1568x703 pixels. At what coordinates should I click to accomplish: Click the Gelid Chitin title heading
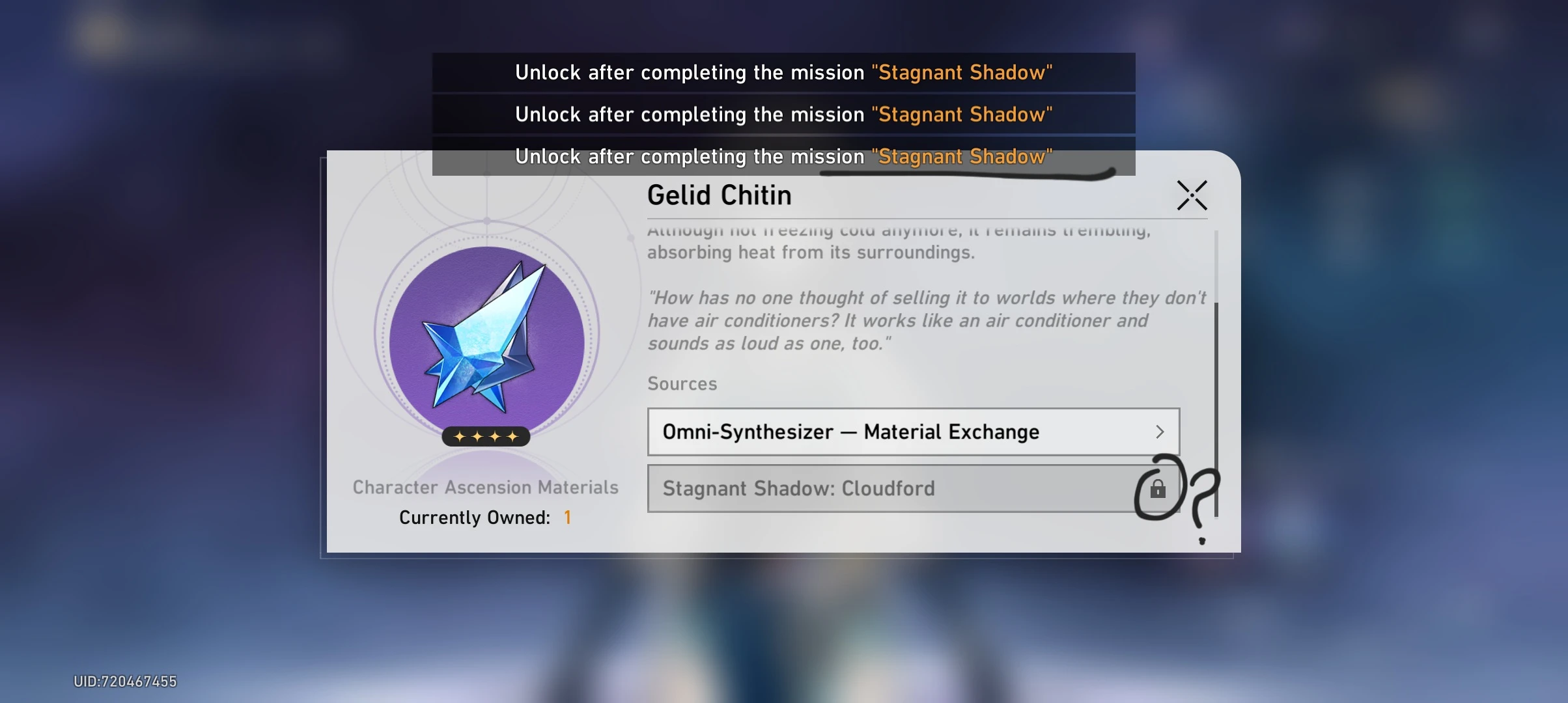719,194
